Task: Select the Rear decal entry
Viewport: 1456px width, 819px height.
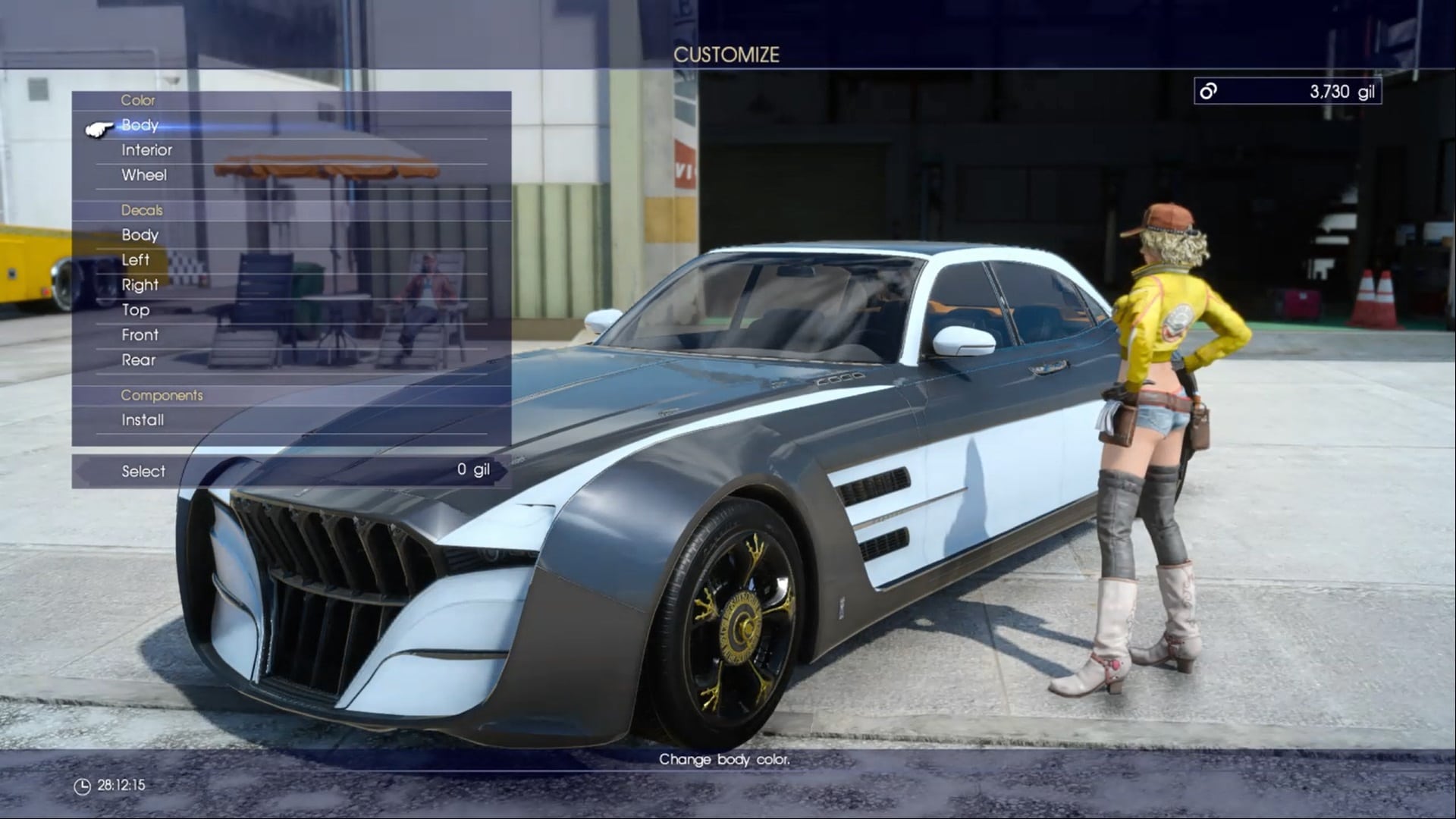Action: [139, 360]
